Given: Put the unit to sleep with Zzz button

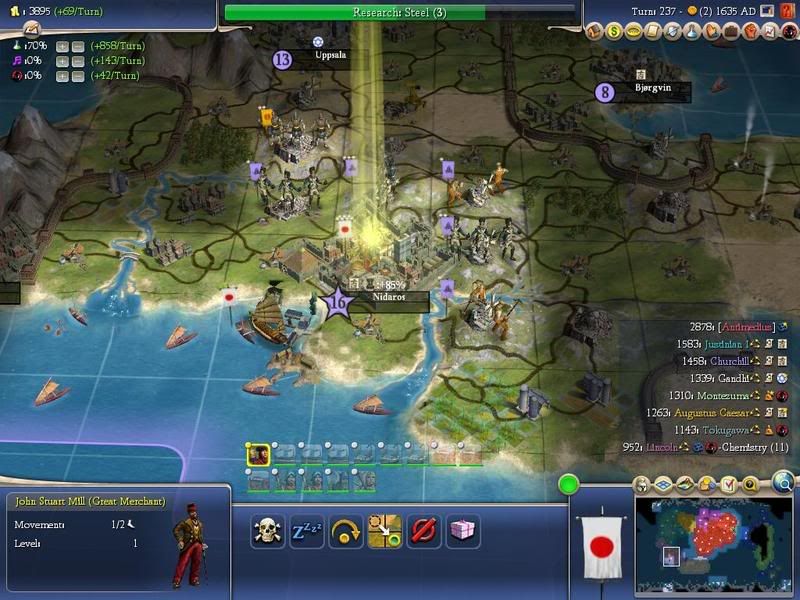Looking at the screenshot, I should (306, 531).
